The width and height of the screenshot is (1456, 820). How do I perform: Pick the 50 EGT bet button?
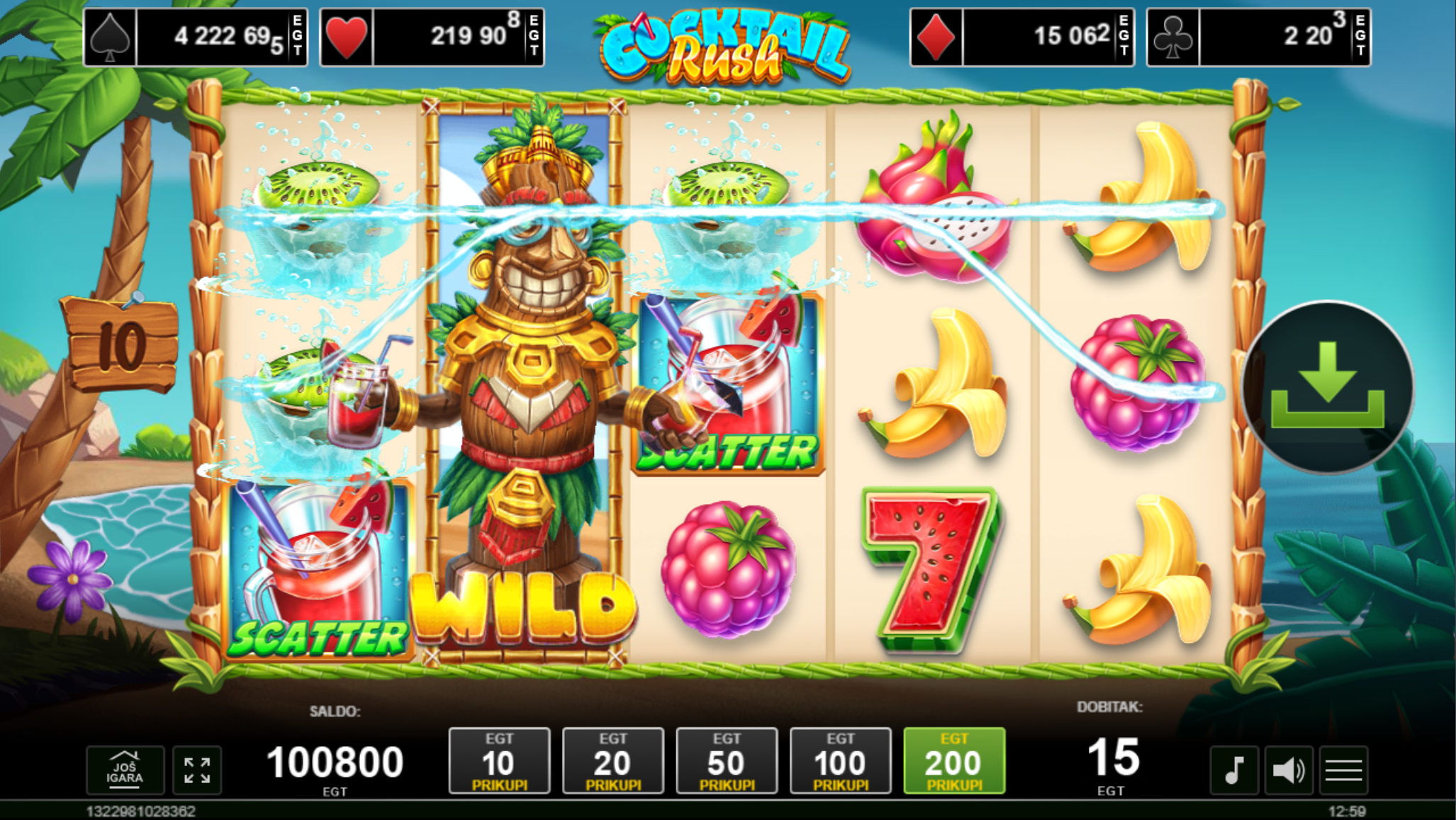click(727, 760)
